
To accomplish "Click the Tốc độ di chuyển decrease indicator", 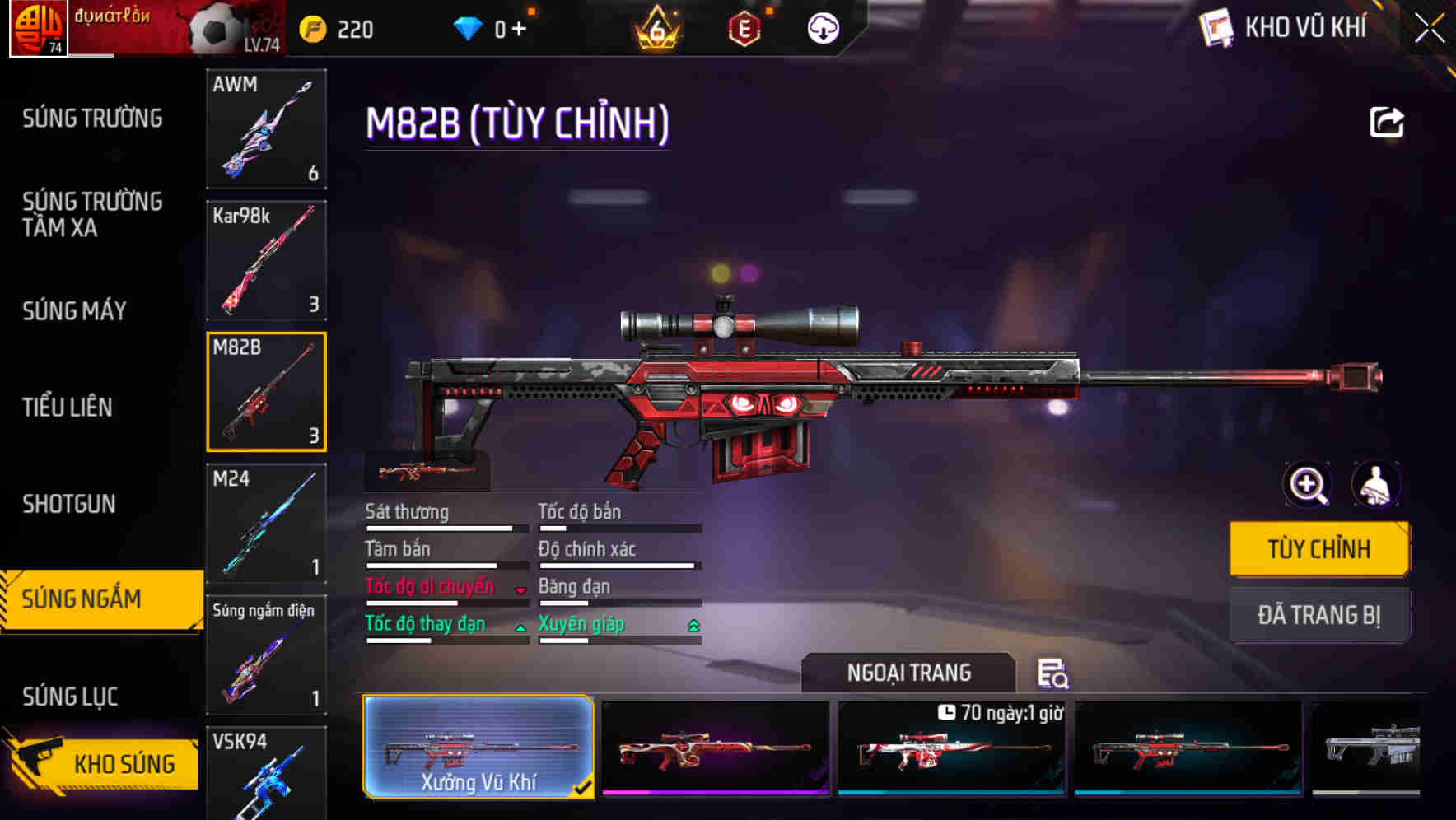I will pyautogui.click(x=520, y=588).
